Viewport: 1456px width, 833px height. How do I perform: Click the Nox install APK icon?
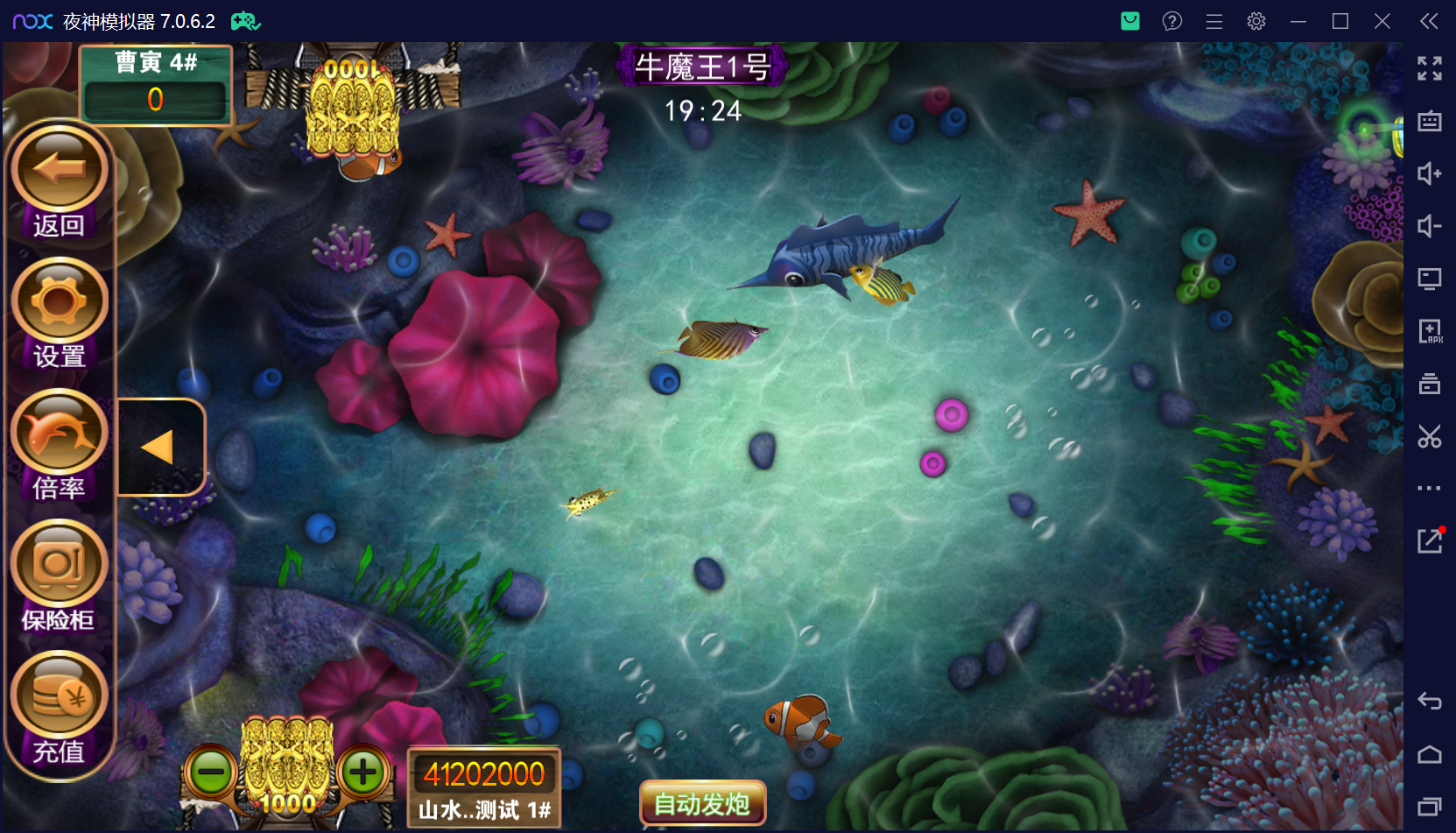click(x=1430, y=331)
